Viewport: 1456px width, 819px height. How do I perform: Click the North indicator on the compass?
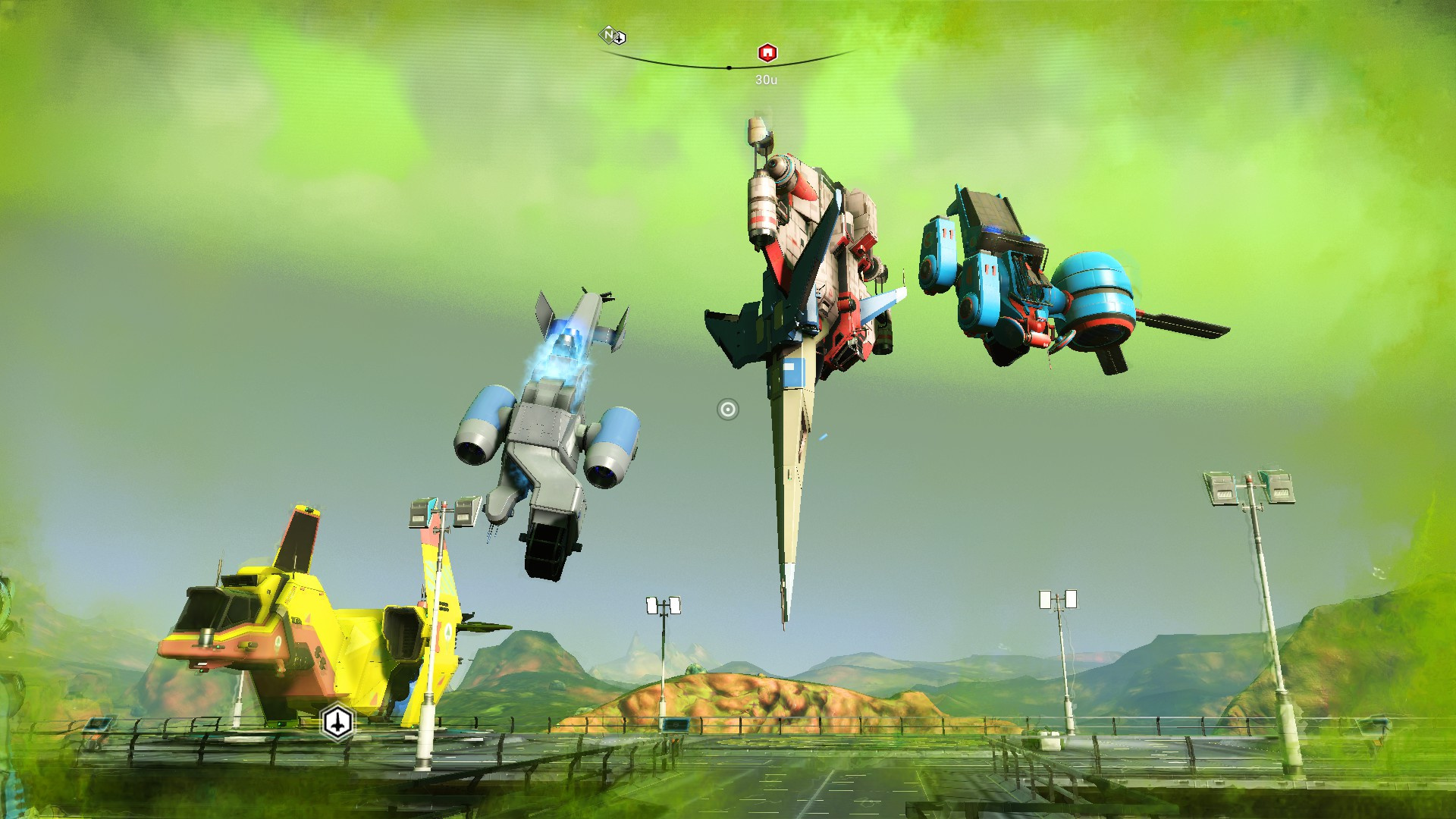[x=607, y=34]
